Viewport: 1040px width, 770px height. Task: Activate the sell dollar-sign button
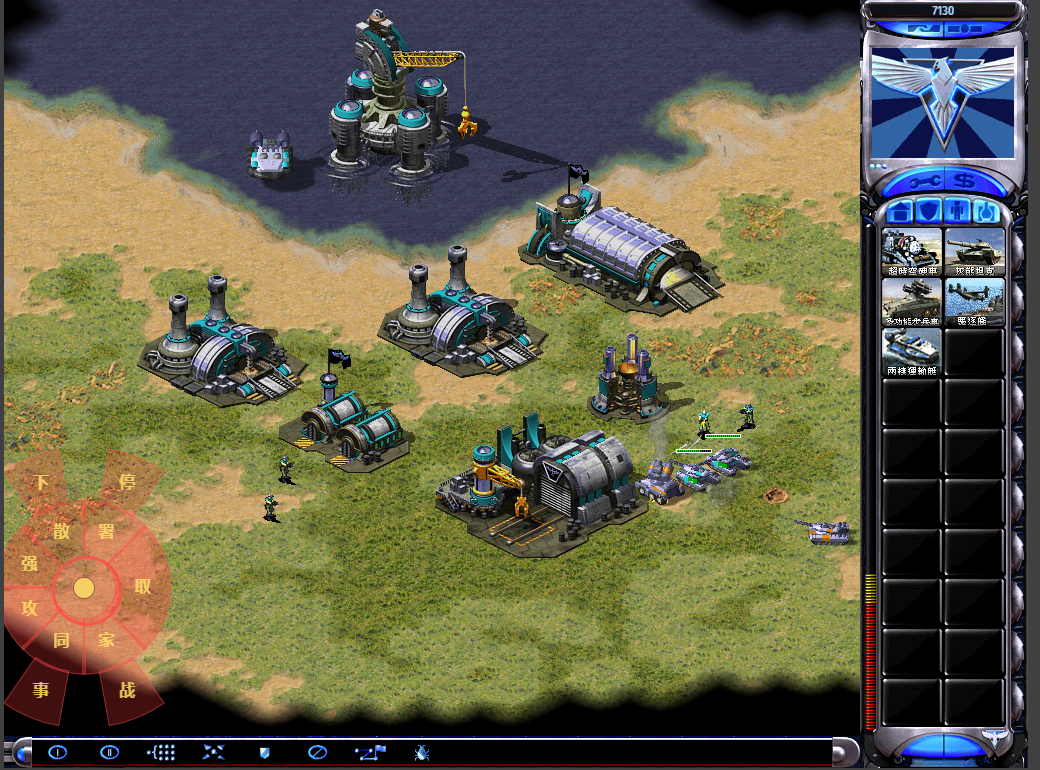pyautogui.click(x=965, y=181)
